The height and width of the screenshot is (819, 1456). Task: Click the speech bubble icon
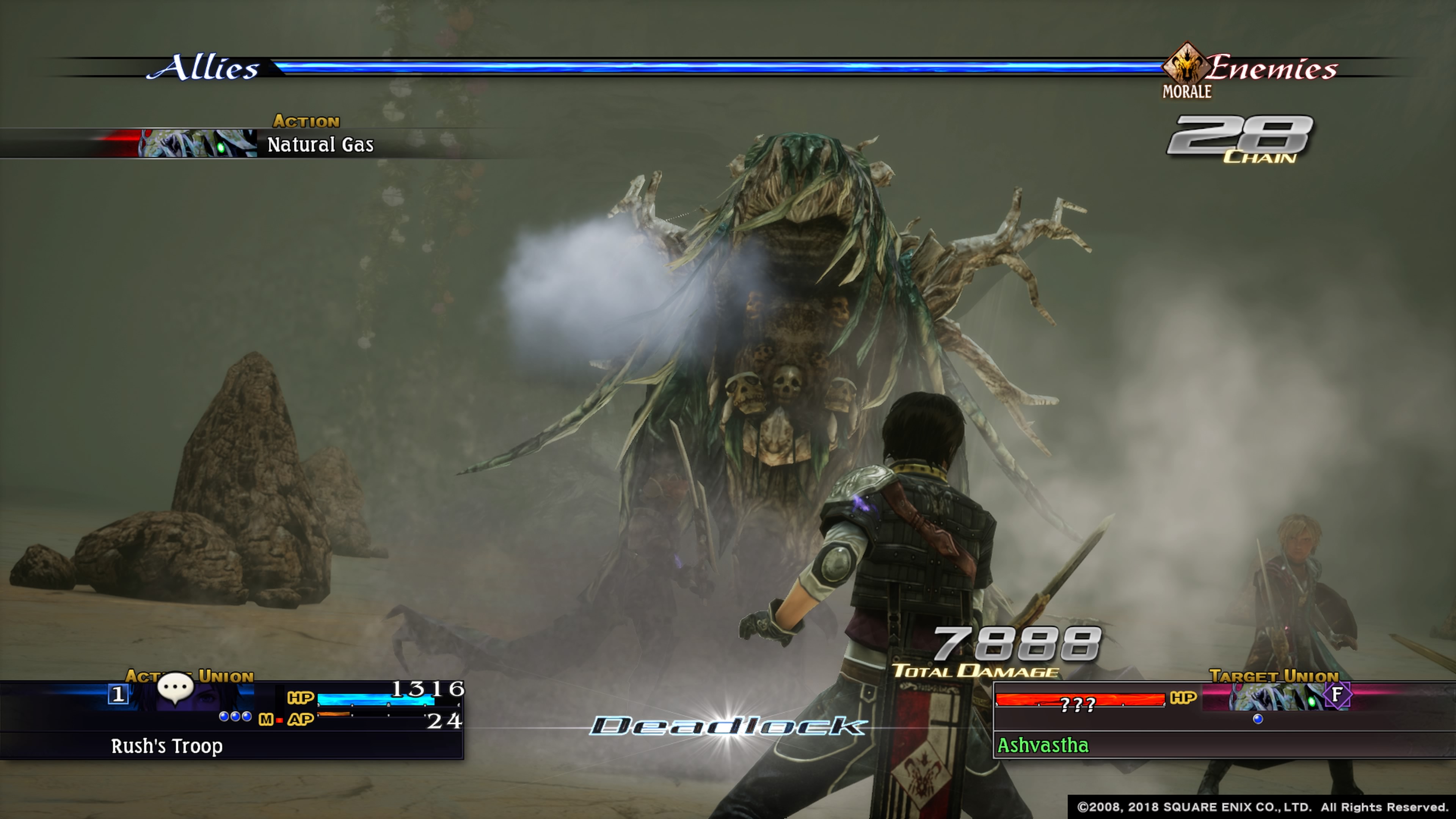pyautogui.click(x=175, y=687)
